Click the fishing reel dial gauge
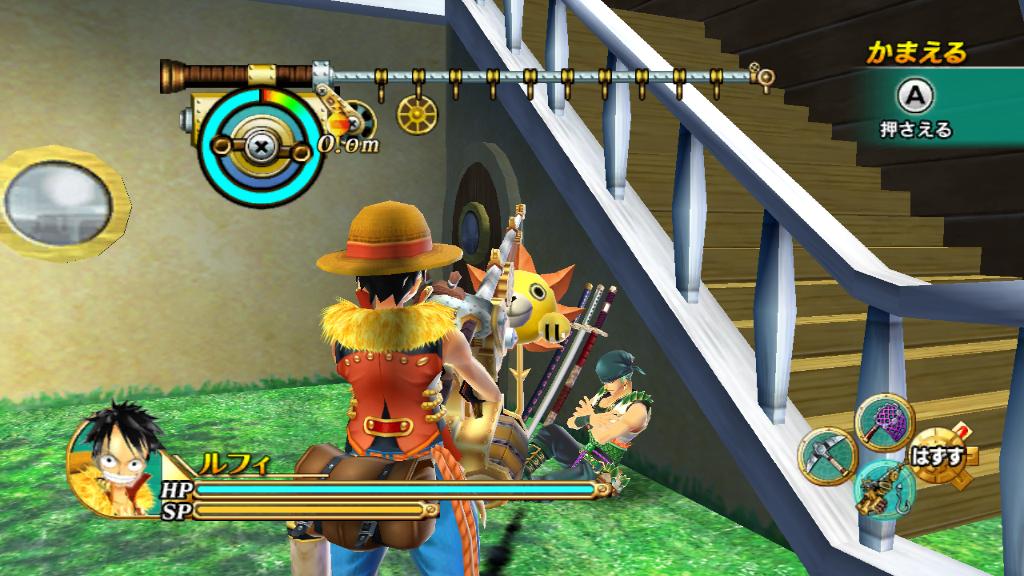Screen dimensions: 1024x576 coord(260,144)
